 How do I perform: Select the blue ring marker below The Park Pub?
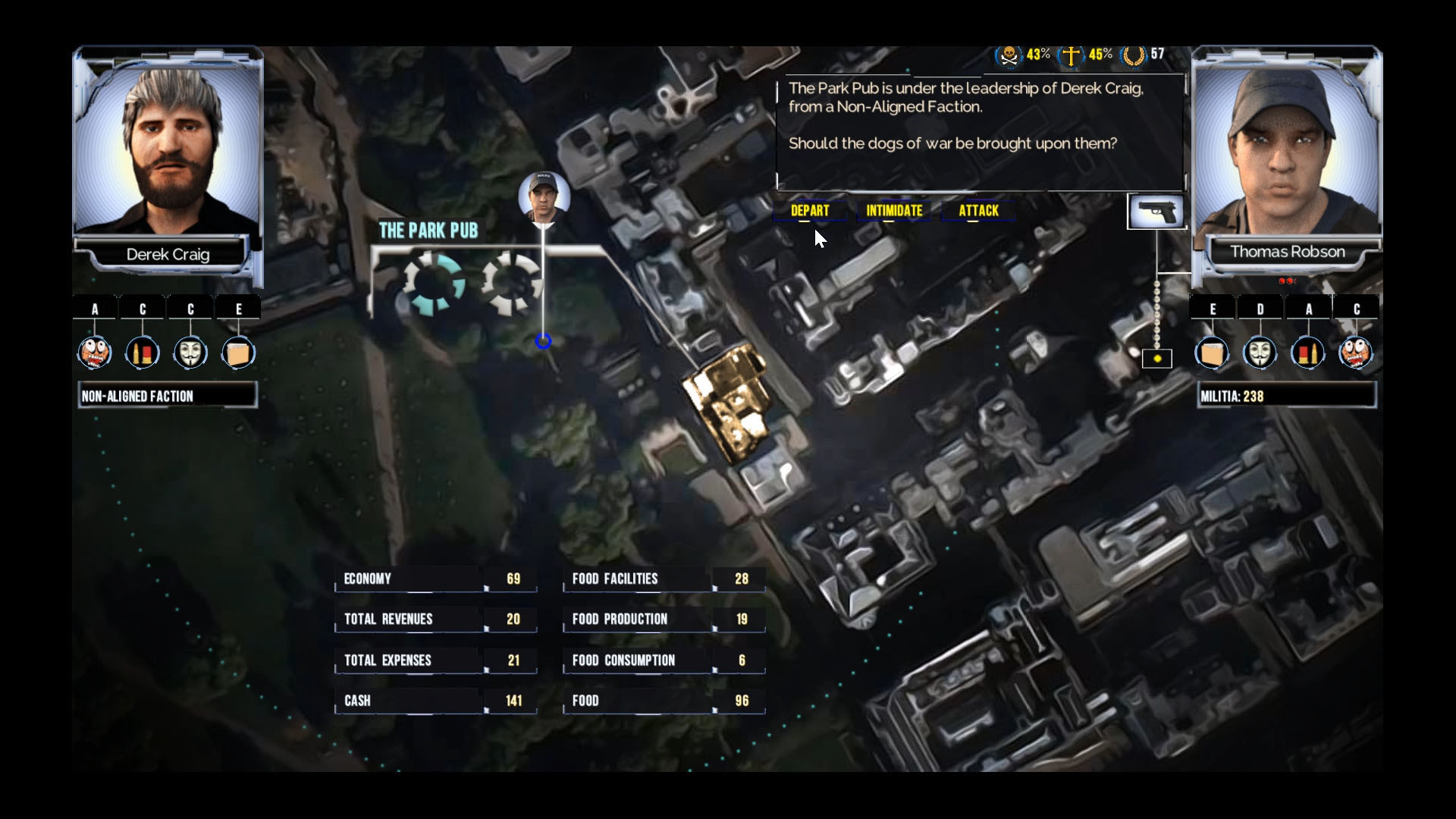[x=543, y=342]
